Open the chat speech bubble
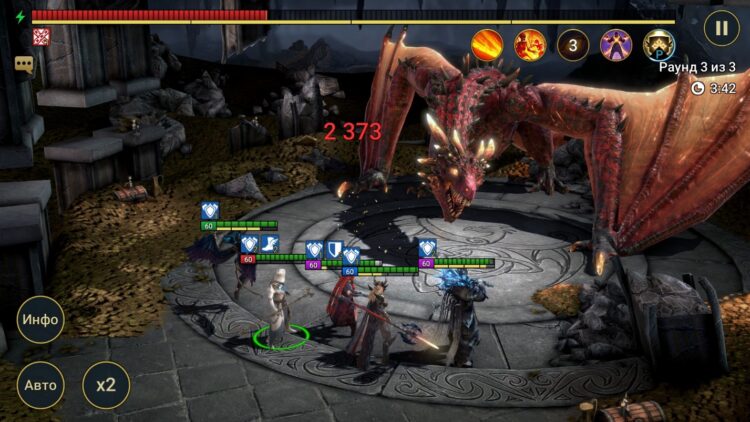 point(24,64)
